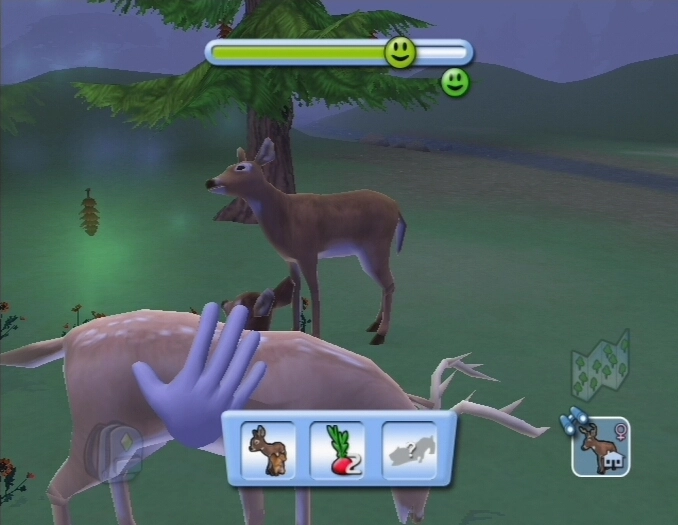Image resolution: width=678 pixels, height=525 pixels.
Task: Select the deer with fawn action icon
Action: pyautogui.click(x=269, y=450)
